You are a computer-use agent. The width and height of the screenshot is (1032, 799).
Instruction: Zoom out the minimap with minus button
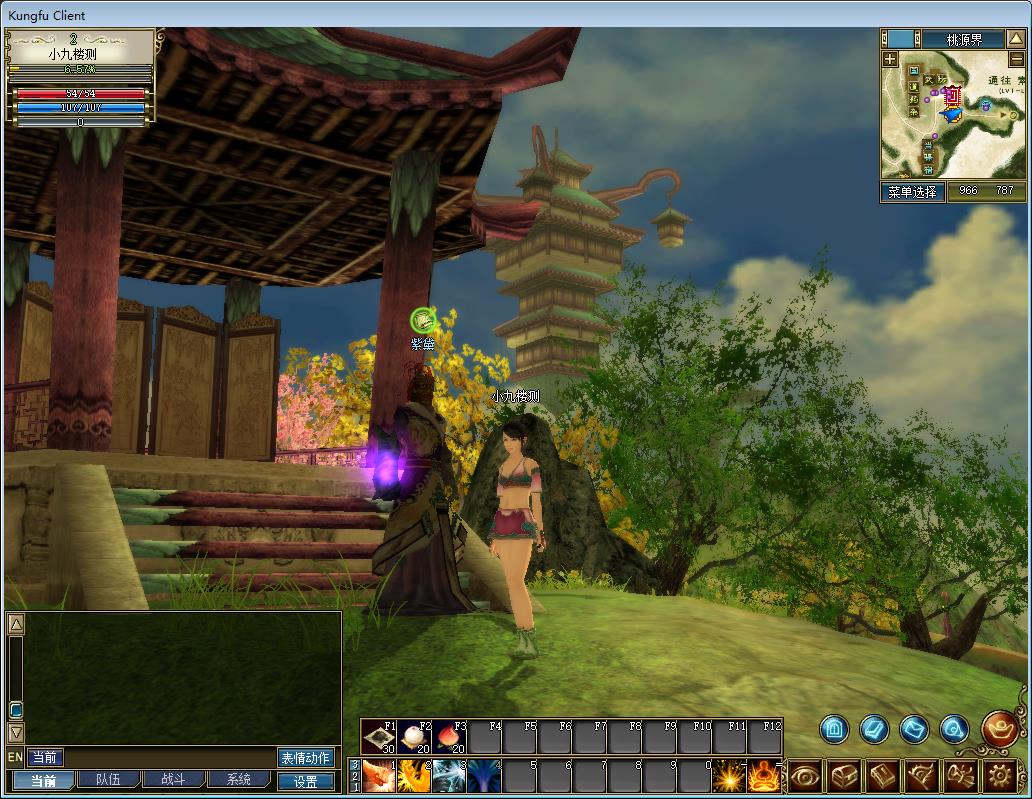(1018, 60)
